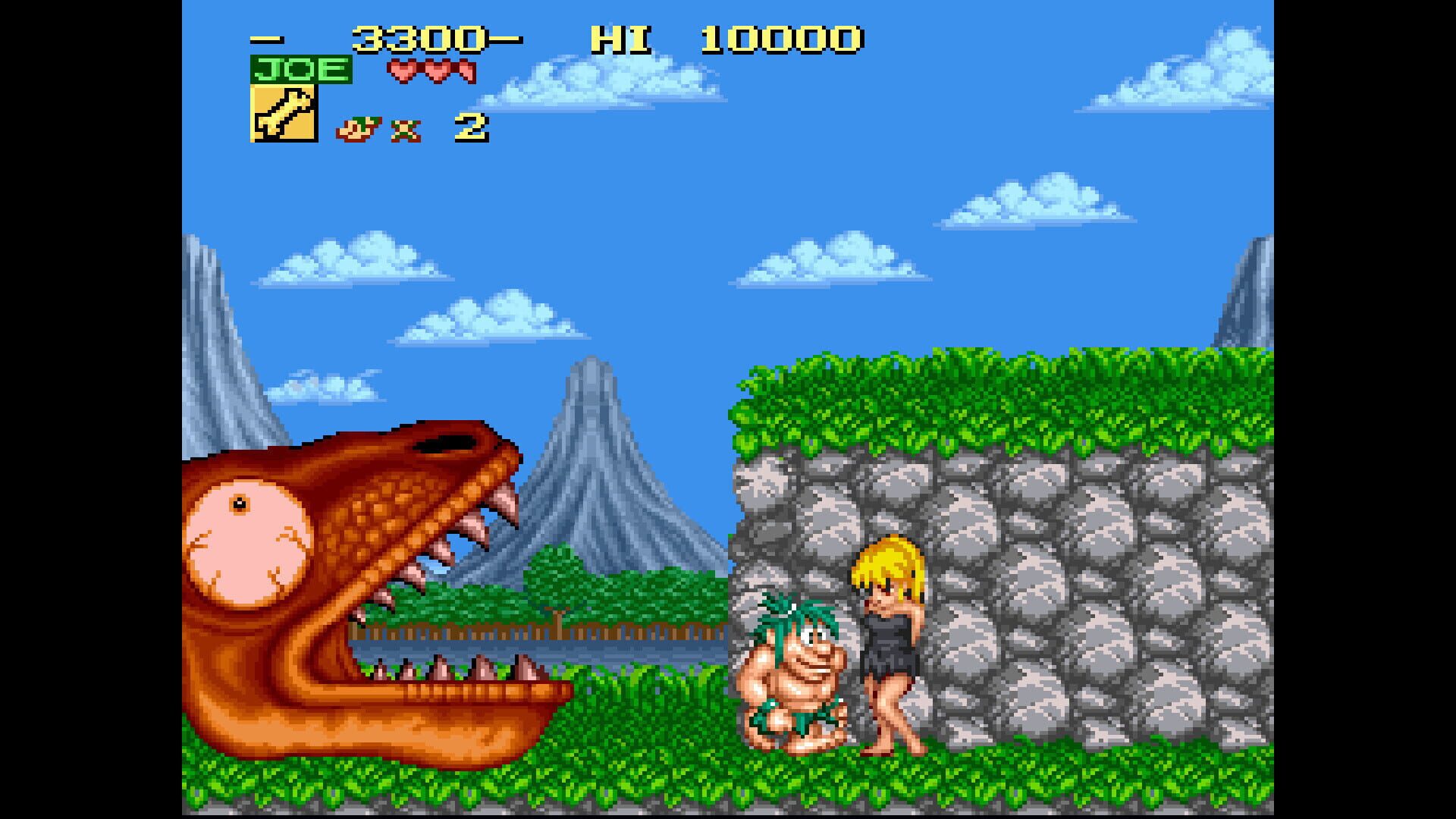This screenshot has width=1456, height=819.
Task: Click the extra-lives caveman head icon
Action: point(356,127)
